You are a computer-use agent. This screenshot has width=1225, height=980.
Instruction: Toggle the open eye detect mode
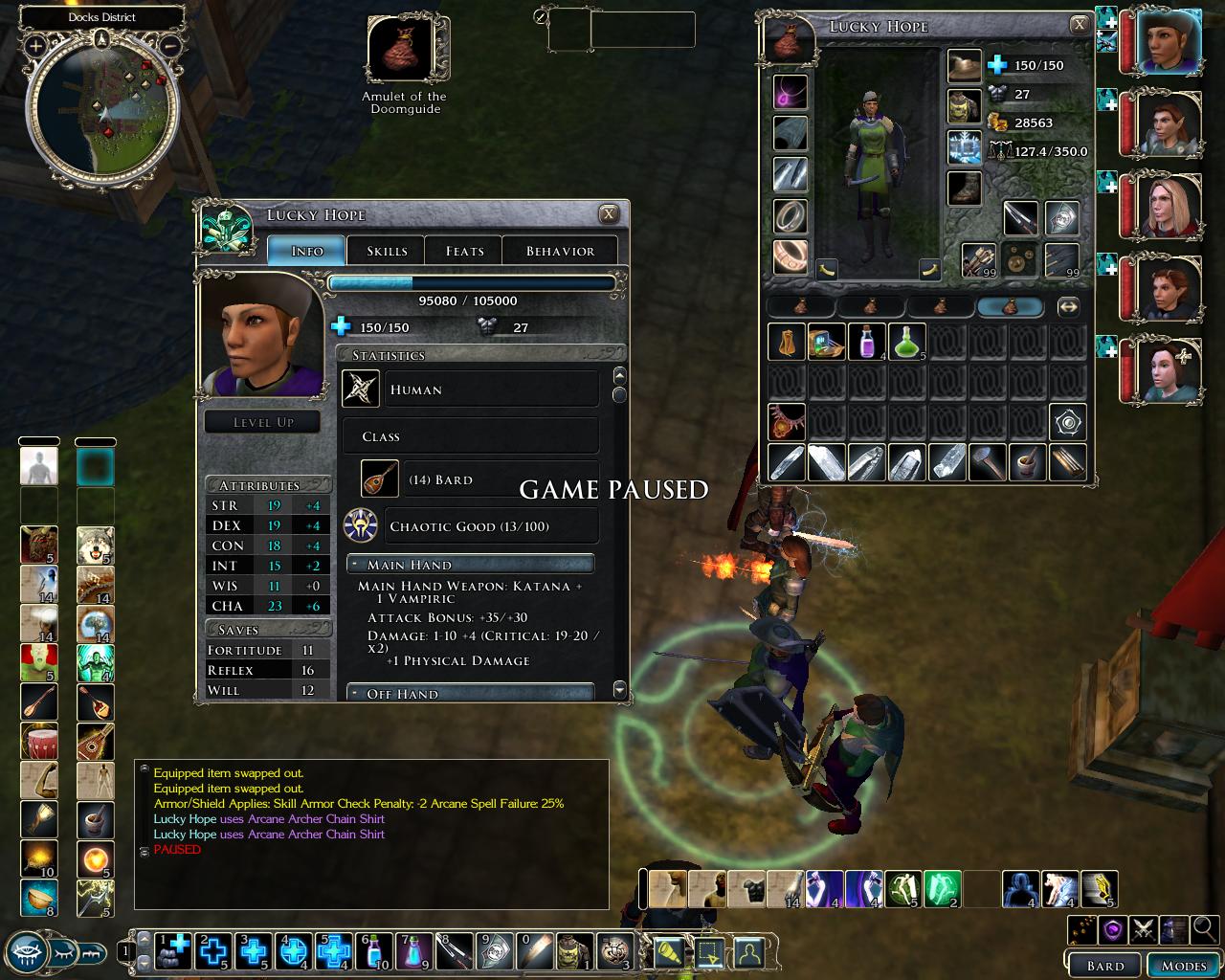click(29, 954)
